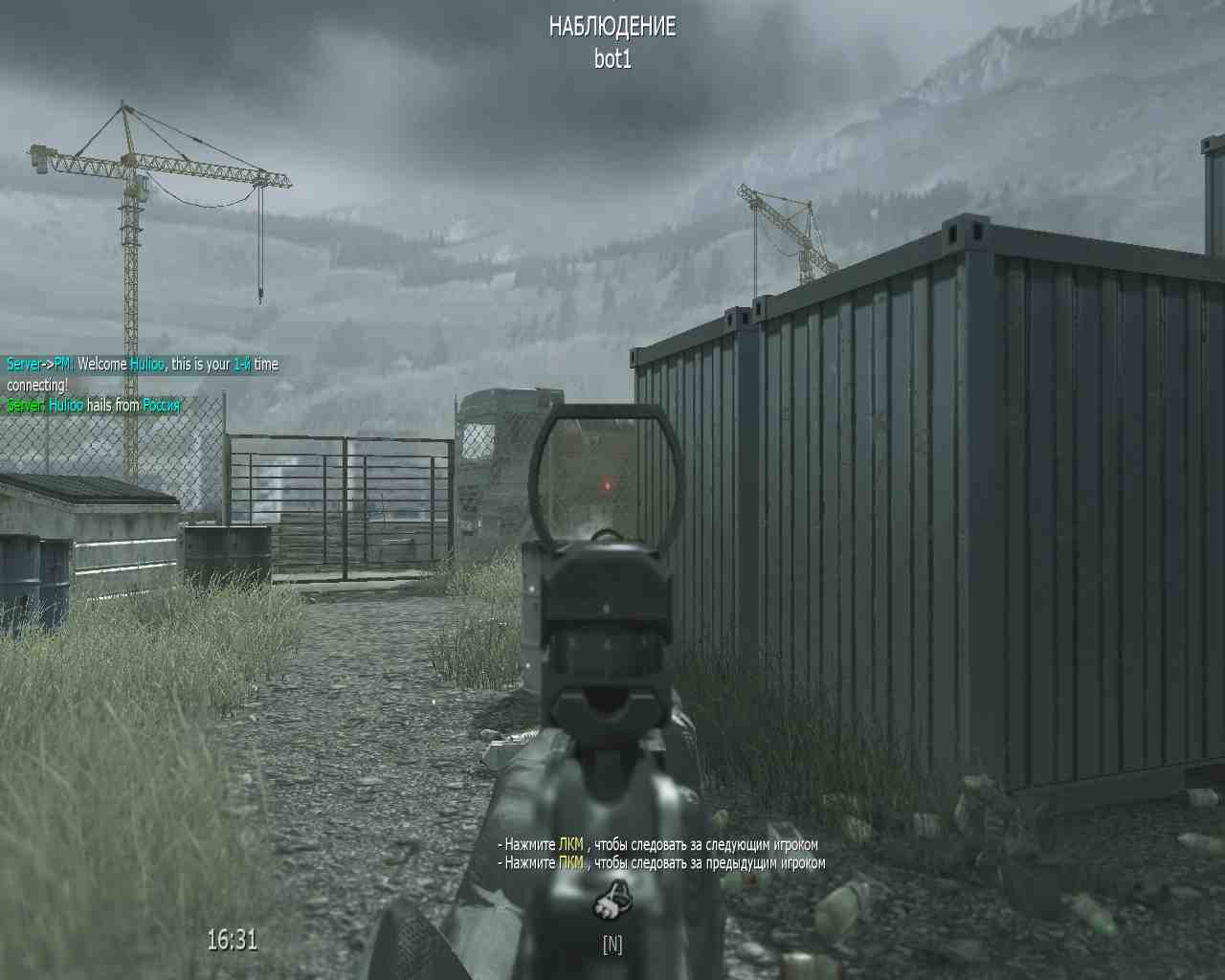The width and height of the screenshot is (1225, 980).
Task: Click the НАБЛЮДЕНИЕ spectator title
Action: pos(612,27)
